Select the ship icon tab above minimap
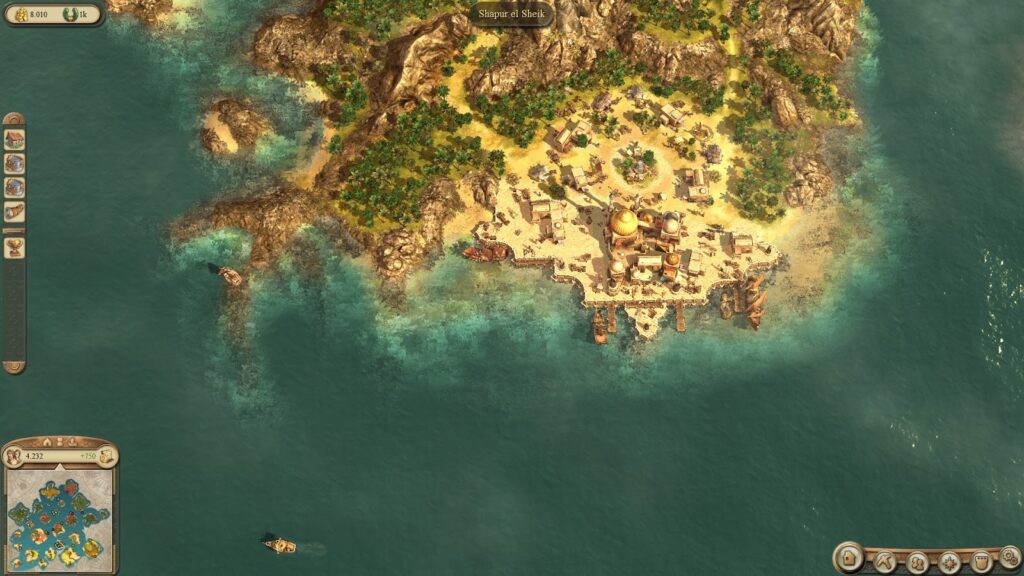 tap(72, 441)
